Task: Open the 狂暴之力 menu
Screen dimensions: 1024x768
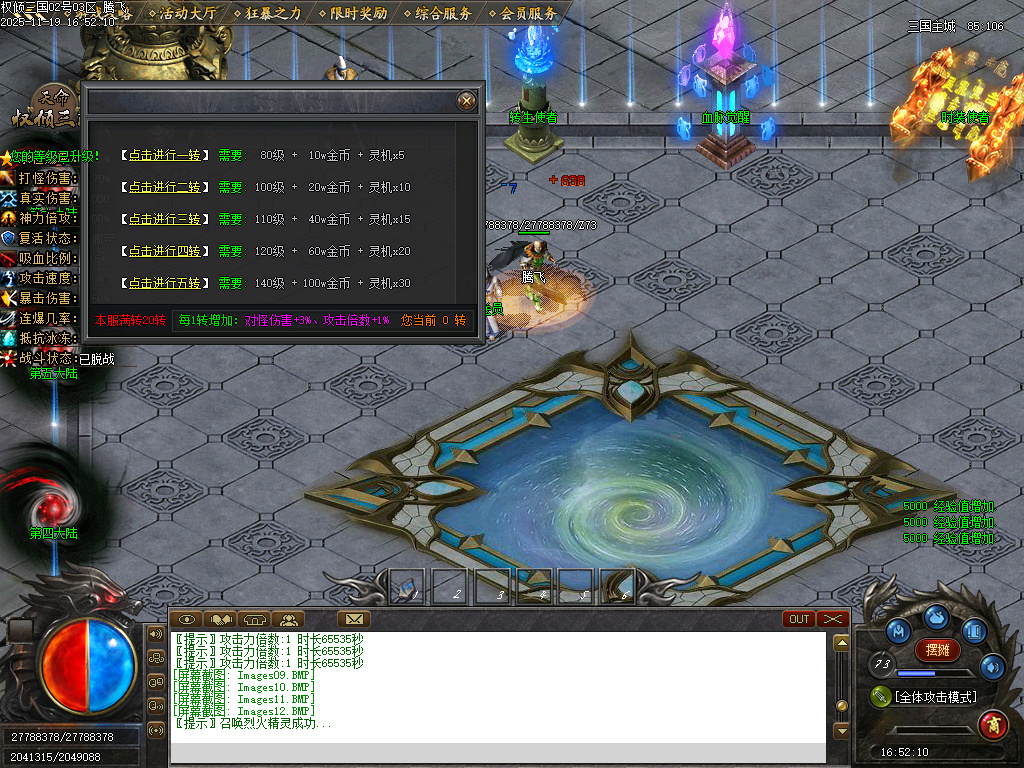Action: (x=273, y=13)
